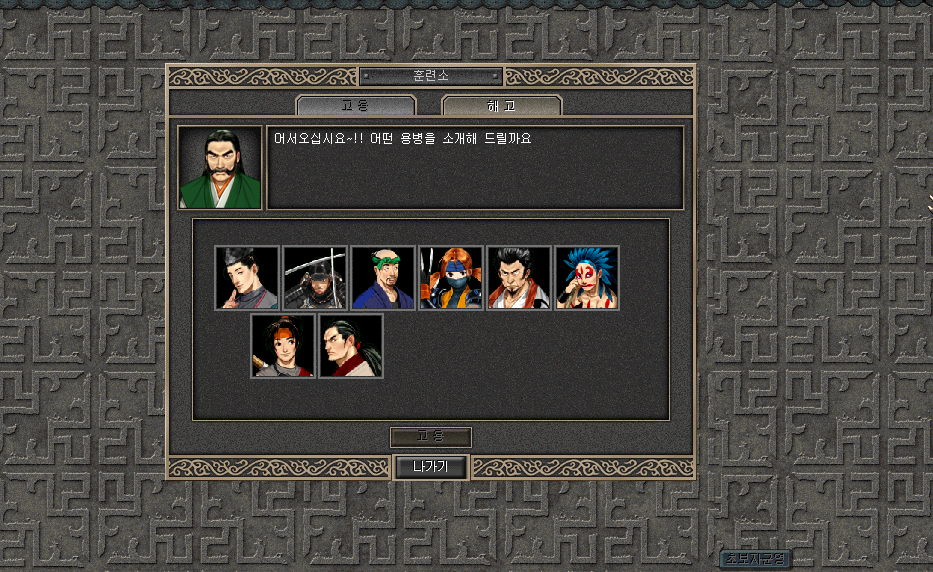Switch to the 고용 (hire) tab
The width and height of the screenshot is (933, 572).
pos(356,105)
